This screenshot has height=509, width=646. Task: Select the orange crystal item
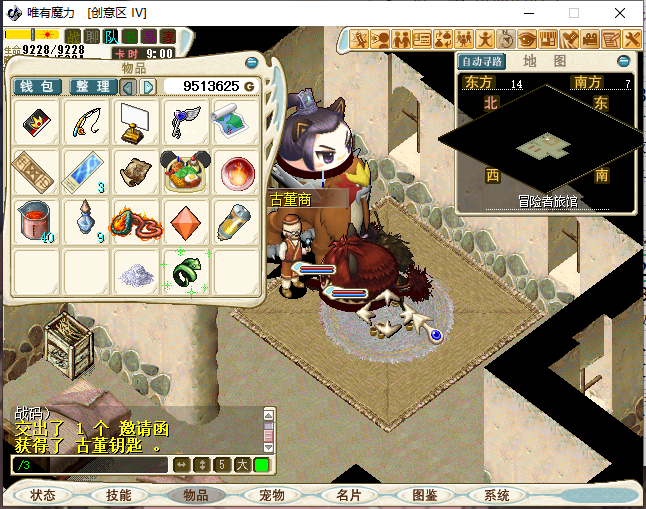point(188,220)
